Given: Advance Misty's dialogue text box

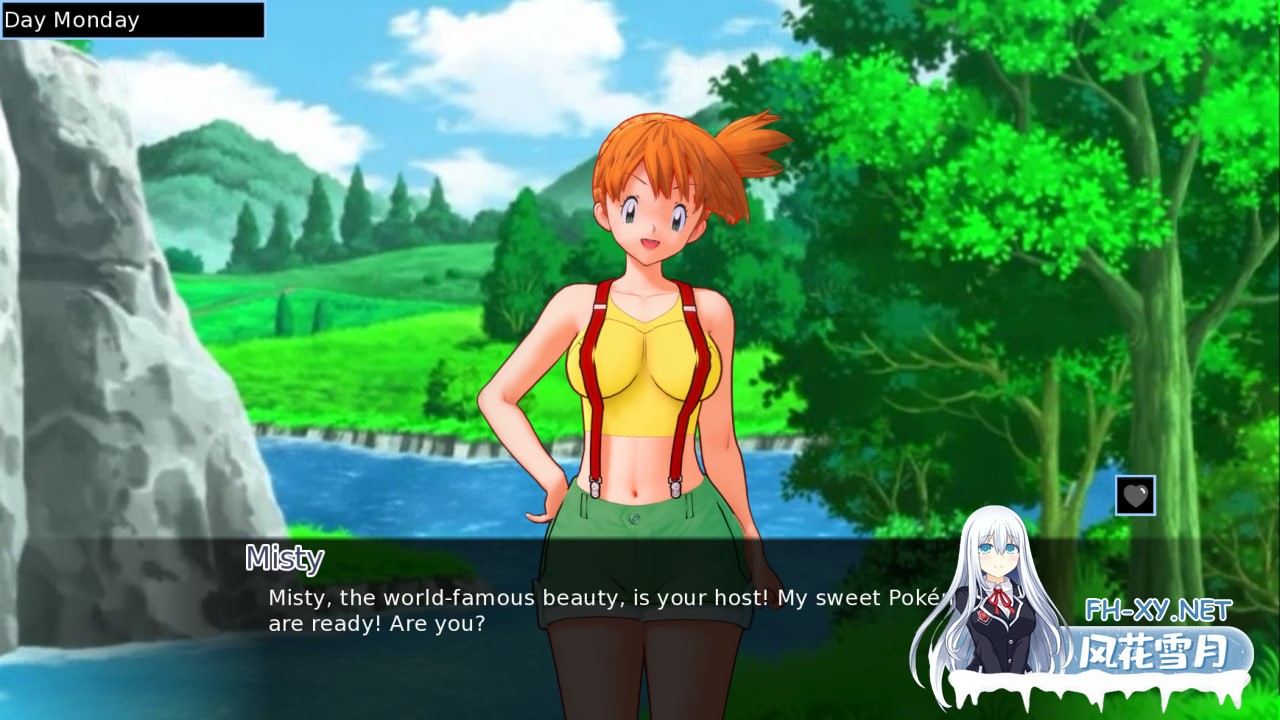Looking at the screenshot, I should (x=600, y=611).
